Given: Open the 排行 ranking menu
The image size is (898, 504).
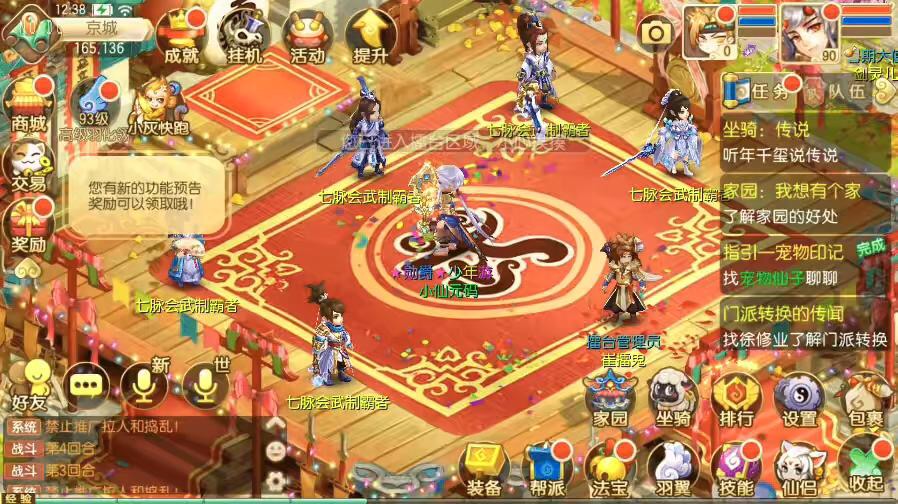Looking at the screenshot, I should (736, 400).
